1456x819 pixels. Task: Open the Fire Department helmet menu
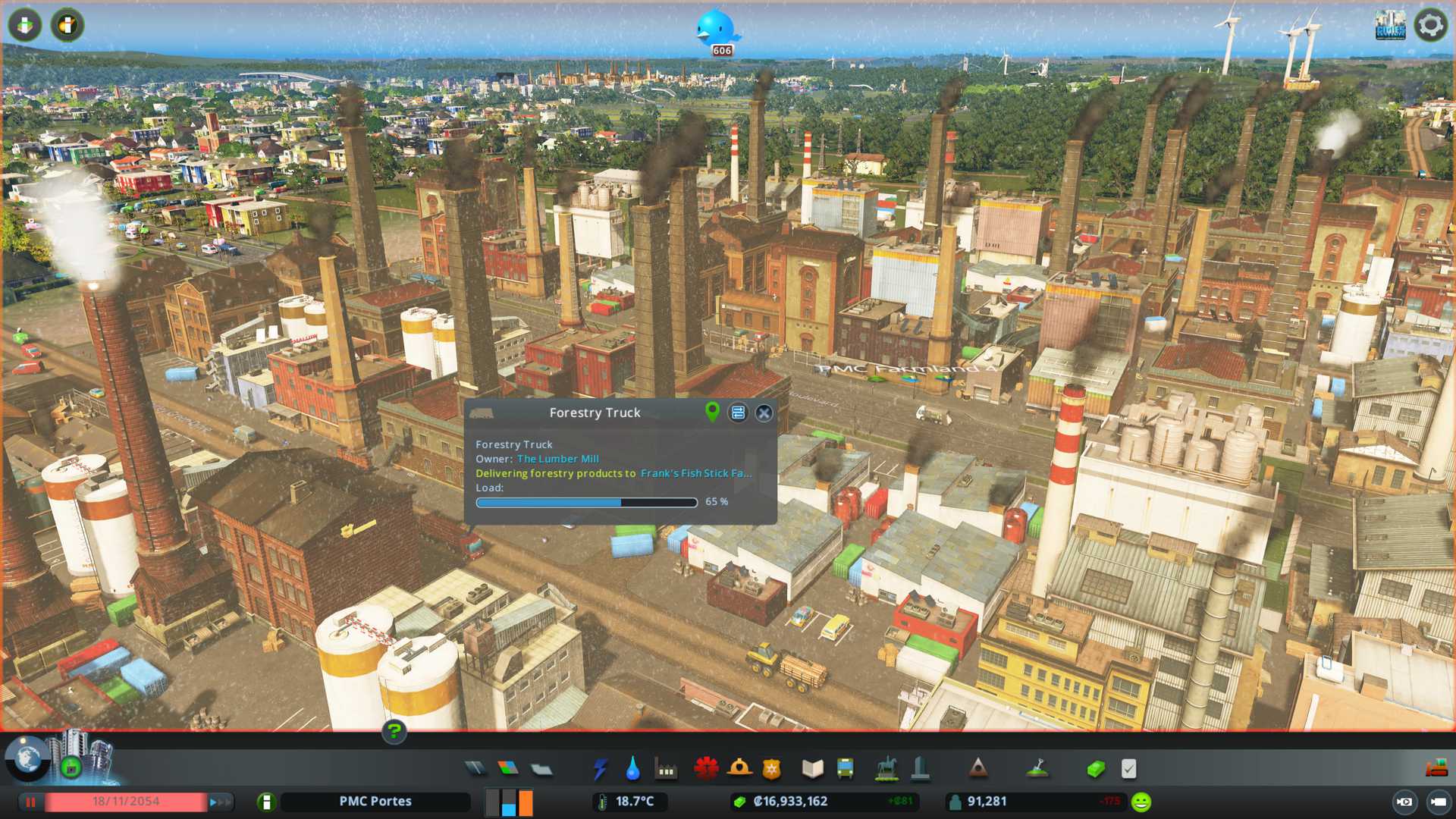tap(739, 769)
